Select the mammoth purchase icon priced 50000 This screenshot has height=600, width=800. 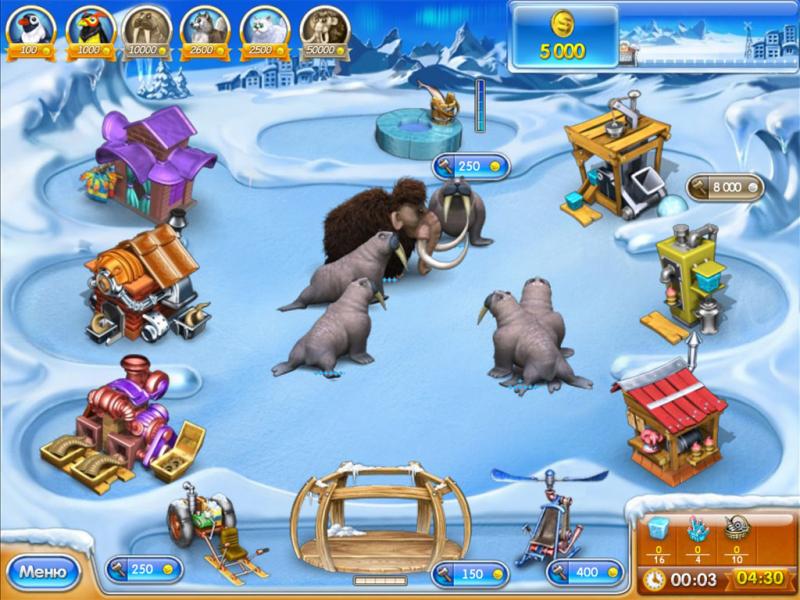tap(324, 29)
